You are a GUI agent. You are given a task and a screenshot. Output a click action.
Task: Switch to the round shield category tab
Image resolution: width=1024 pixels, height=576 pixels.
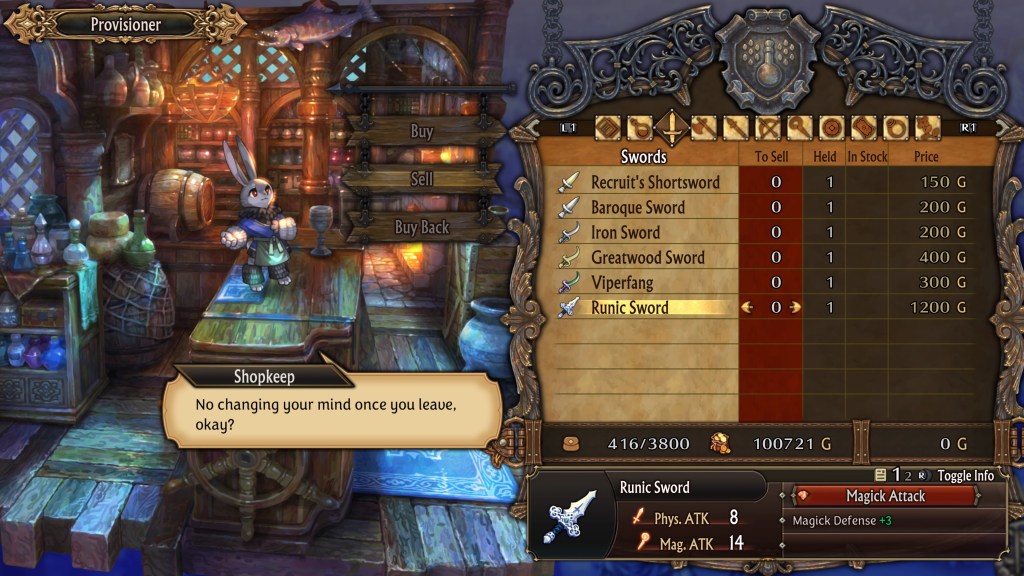tap(833, 128)
